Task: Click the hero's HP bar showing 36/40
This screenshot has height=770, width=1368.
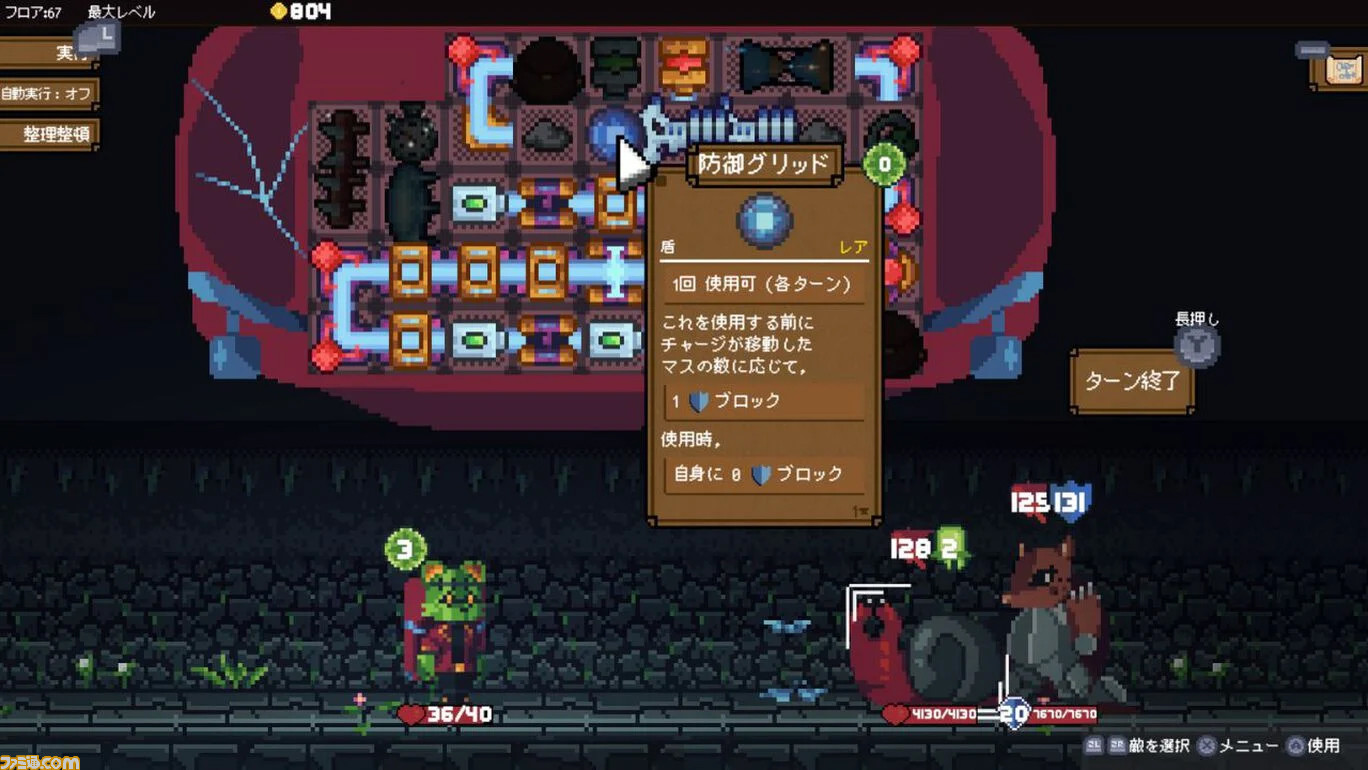Action: pyautogui.click(x=445, y=715)
